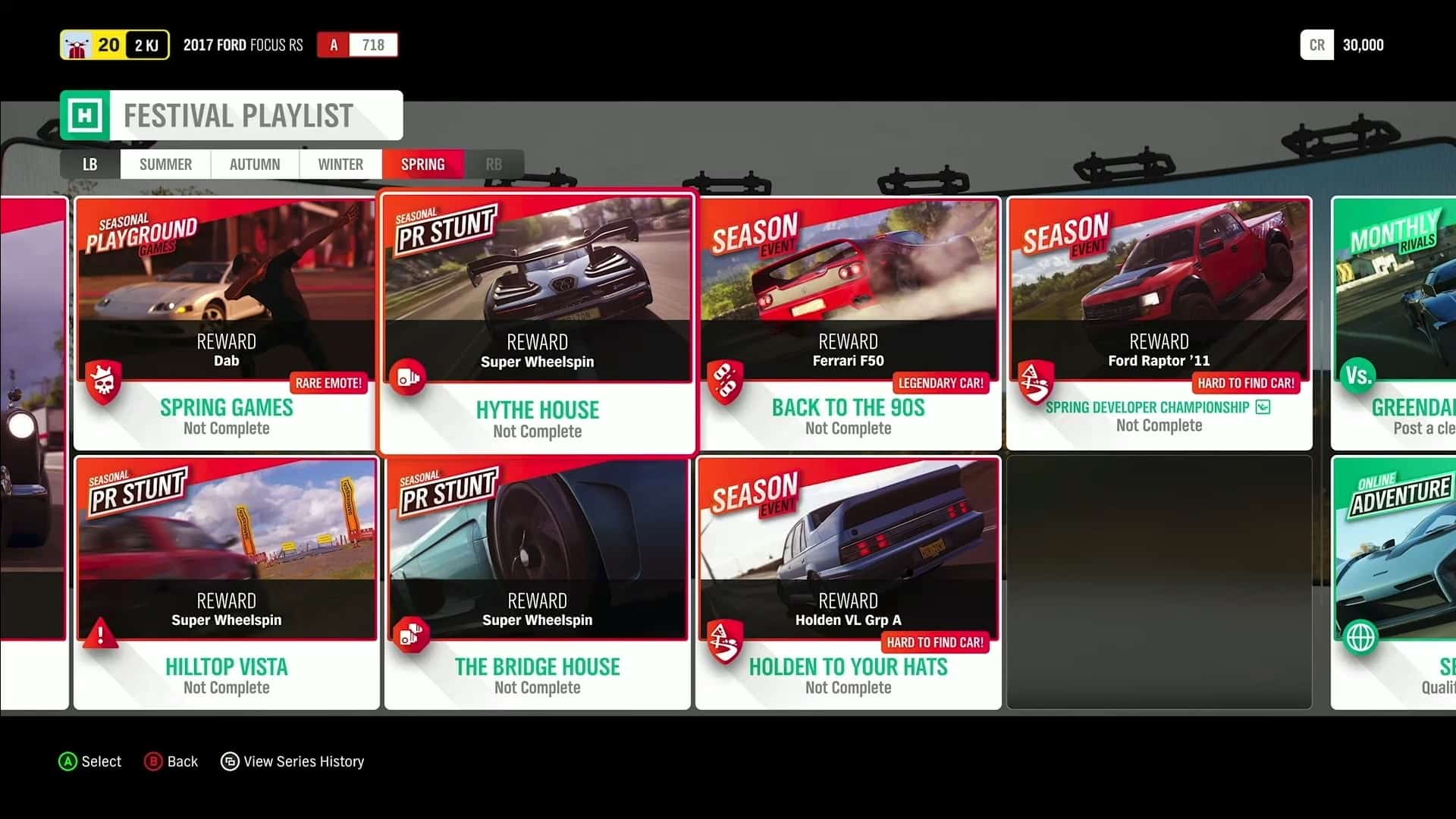Click Back at the bottom bar
The width and height of the screenshot is (1456, 819).
171,761
